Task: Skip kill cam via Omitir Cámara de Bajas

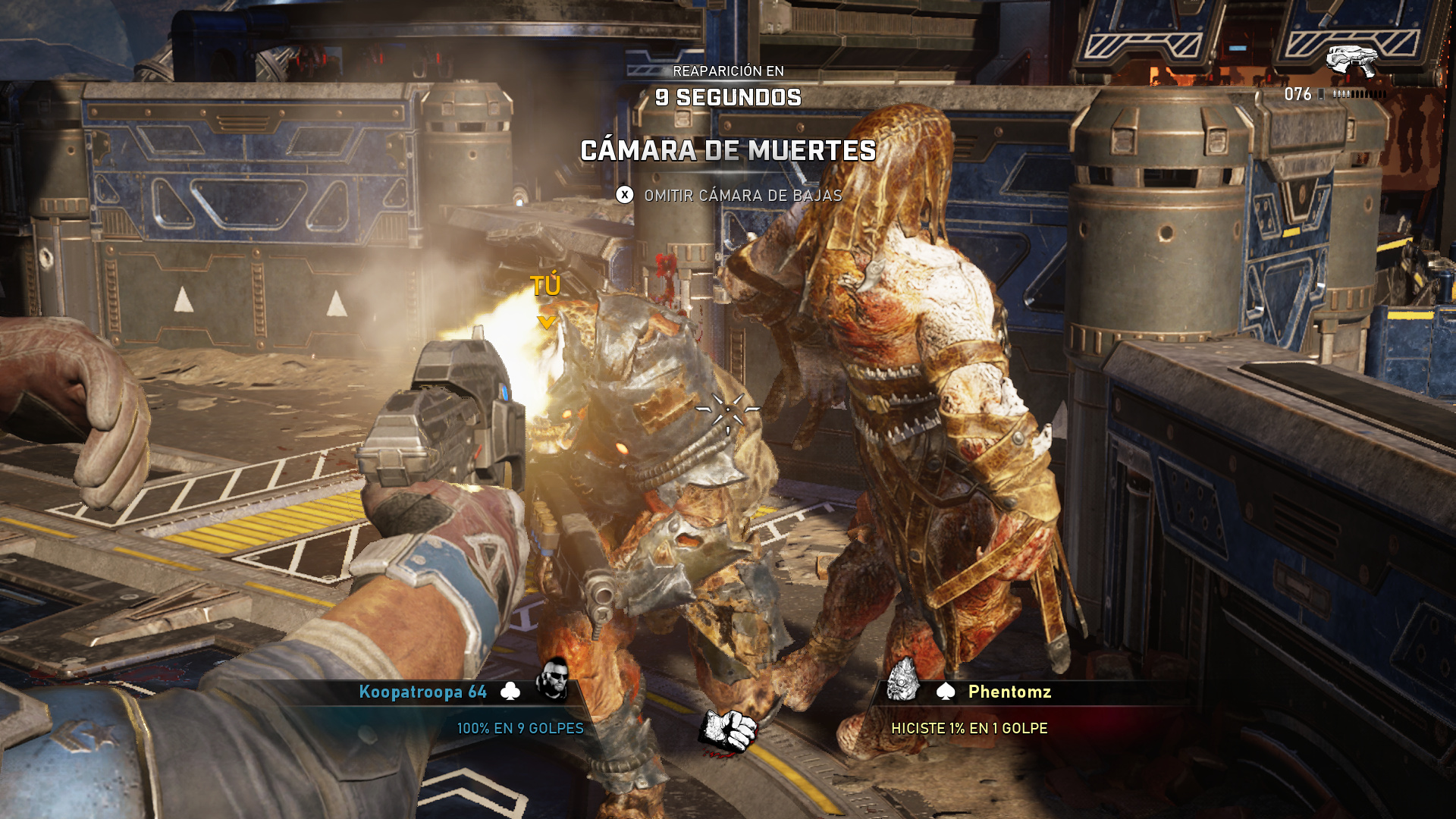Action: pyautogui.click(x=729, y=196)
